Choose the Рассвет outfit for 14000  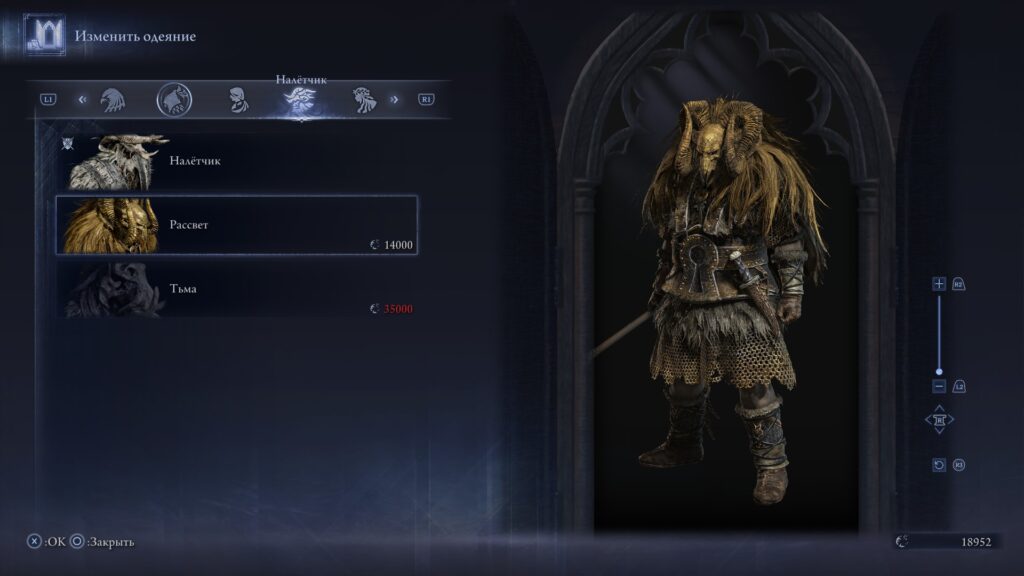coord(236,225)
